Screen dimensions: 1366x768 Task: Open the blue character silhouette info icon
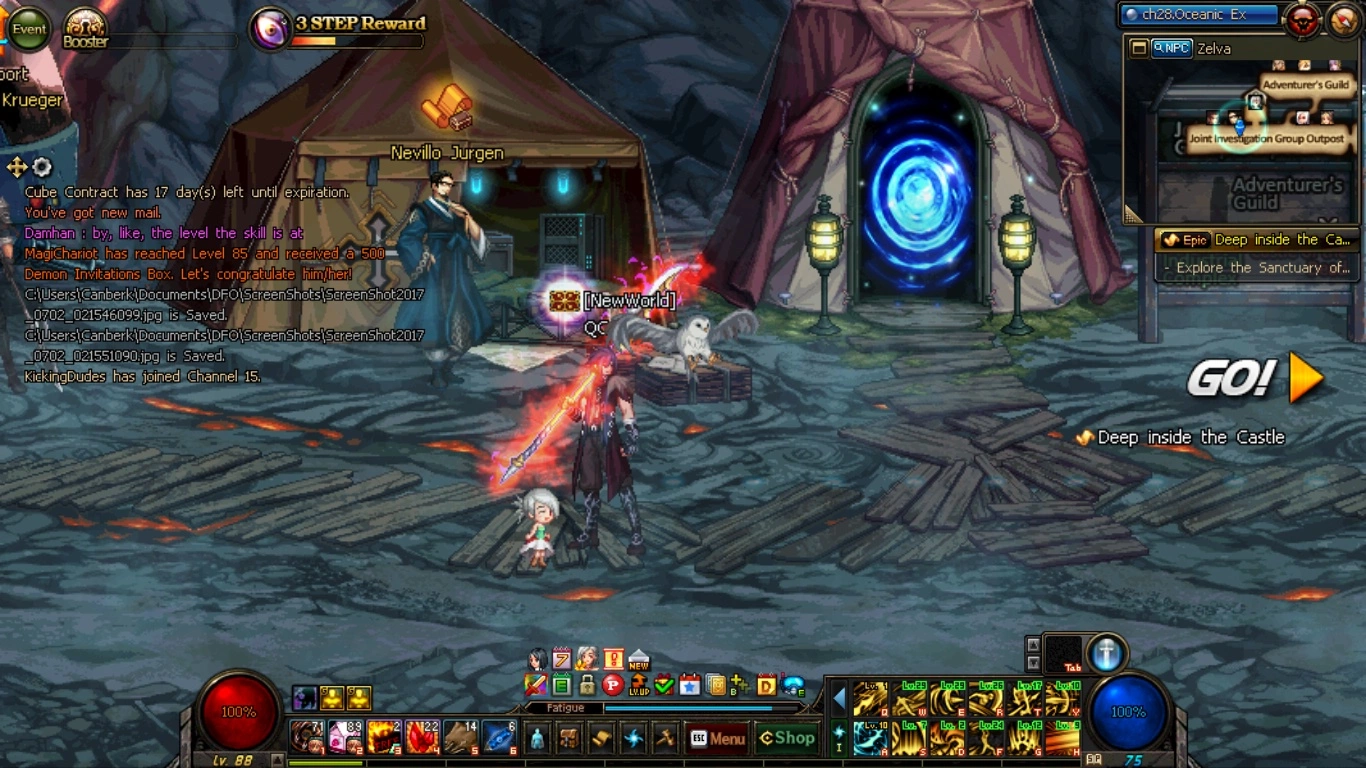click(x=537, y=738)
